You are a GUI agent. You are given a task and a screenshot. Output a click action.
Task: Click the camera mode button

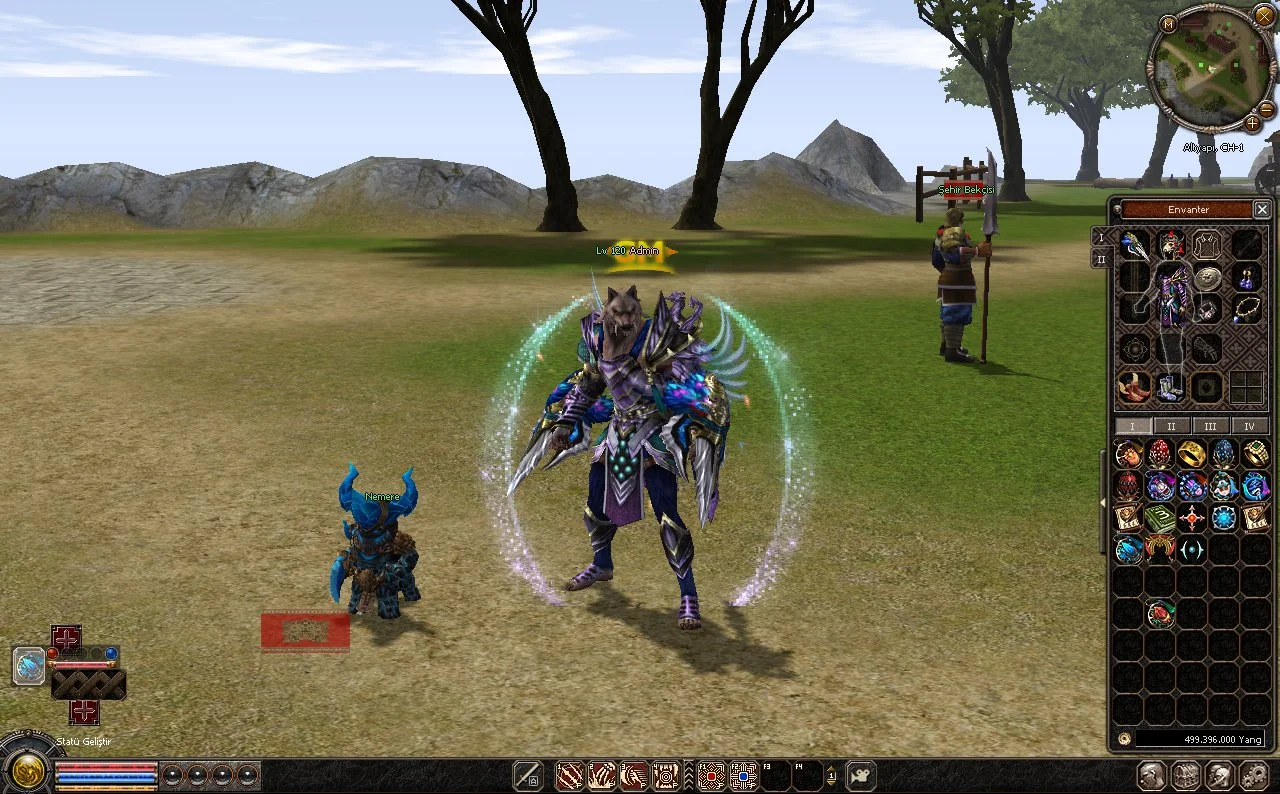coord(860,775)
